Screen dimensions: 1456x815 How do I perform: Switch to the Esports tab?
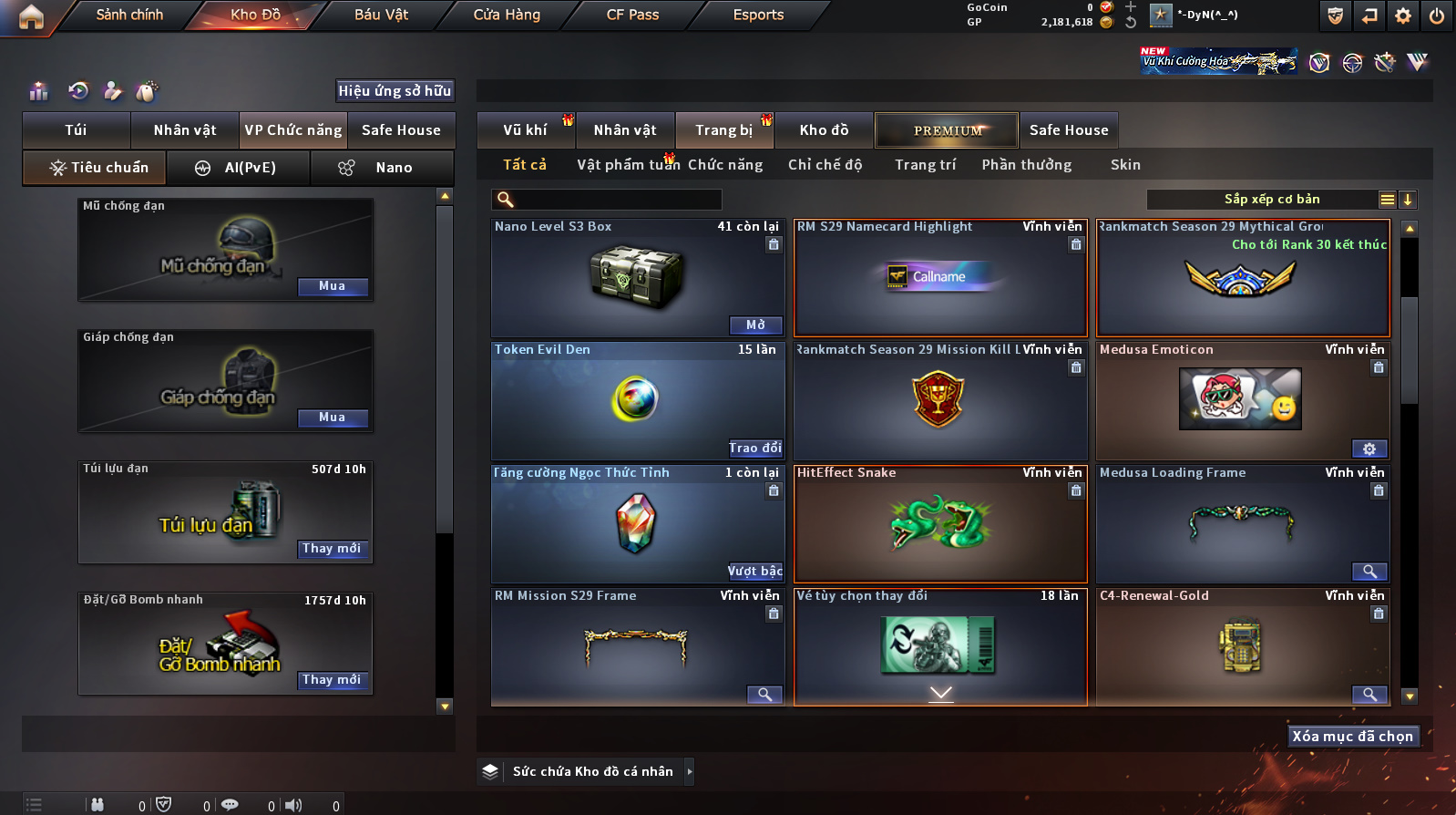tap(758, 15)
